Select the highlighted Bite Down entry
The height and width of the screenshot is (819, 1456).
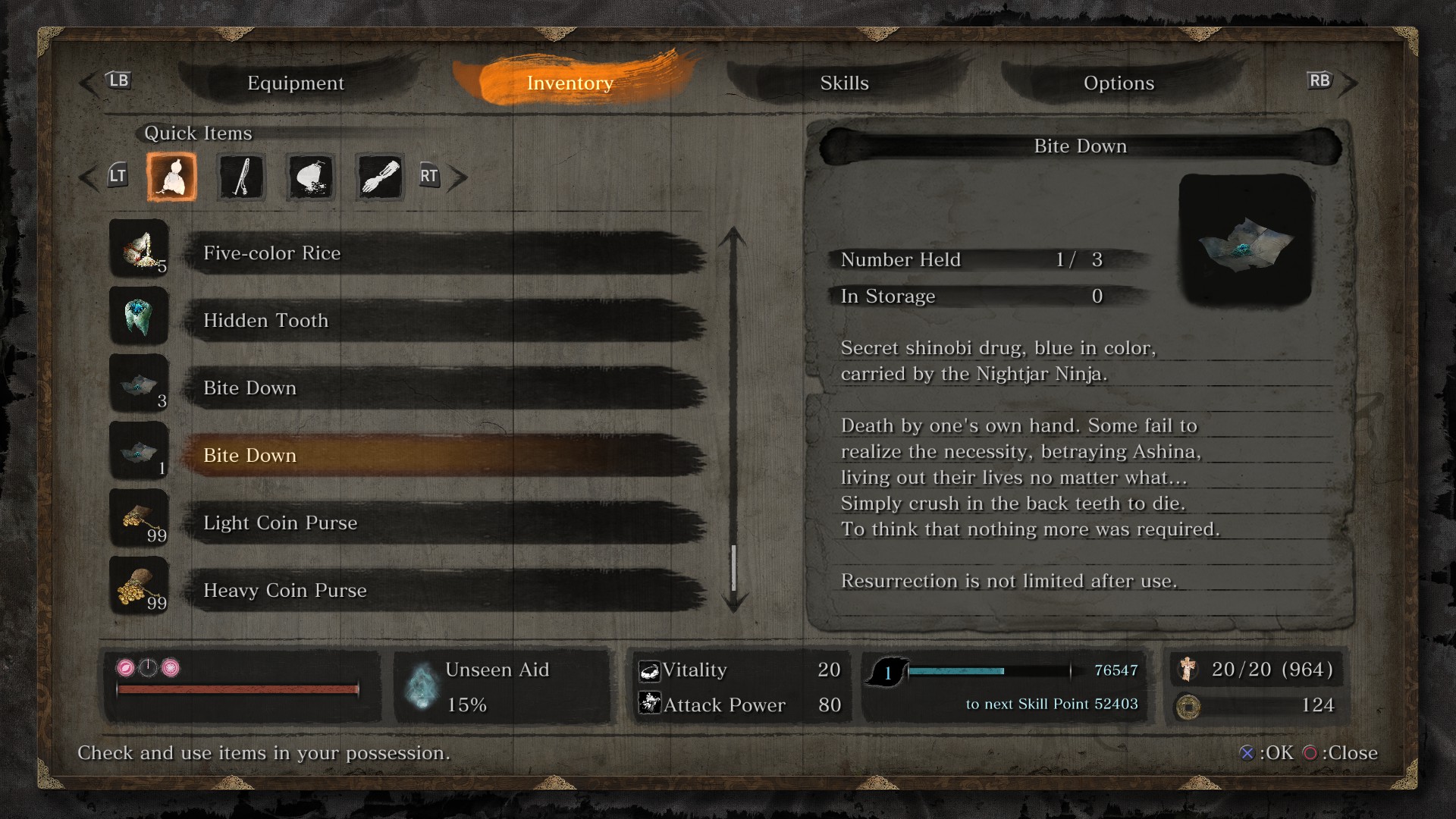[379, 455]
